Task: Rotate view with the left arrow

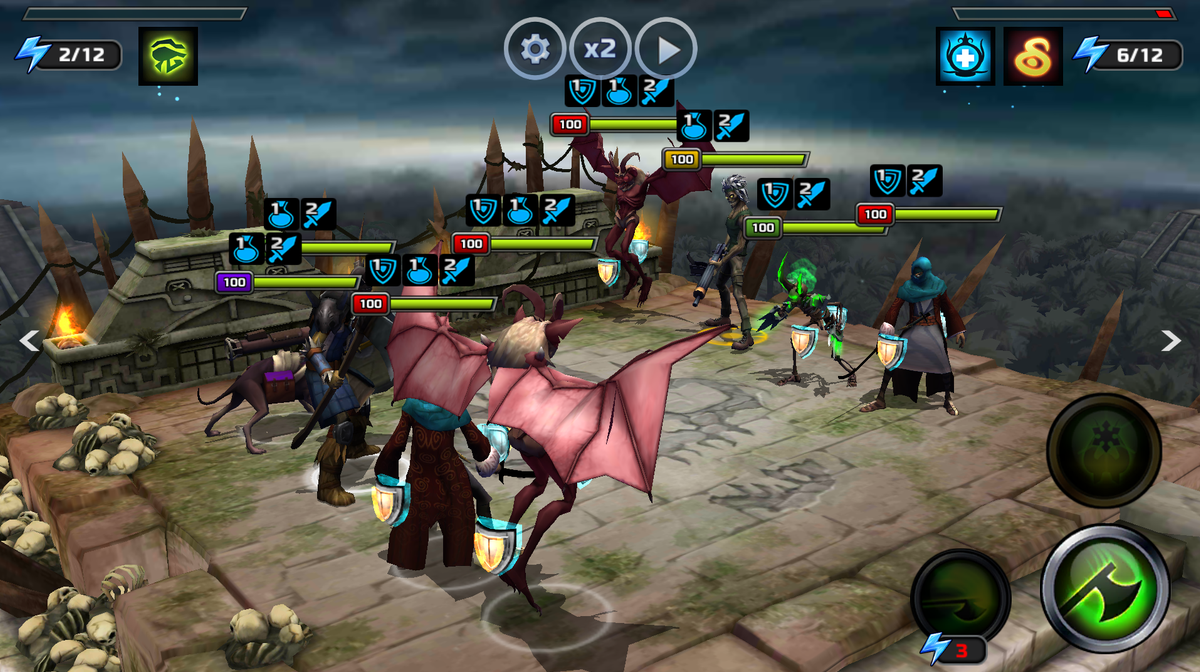Action: (x=30, y=341)
